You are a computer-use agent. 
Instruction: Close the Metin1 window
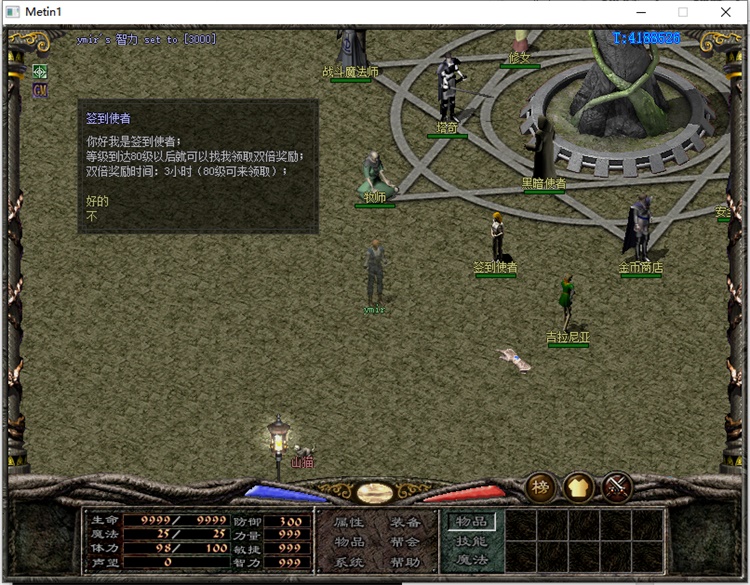click(726, 11)
